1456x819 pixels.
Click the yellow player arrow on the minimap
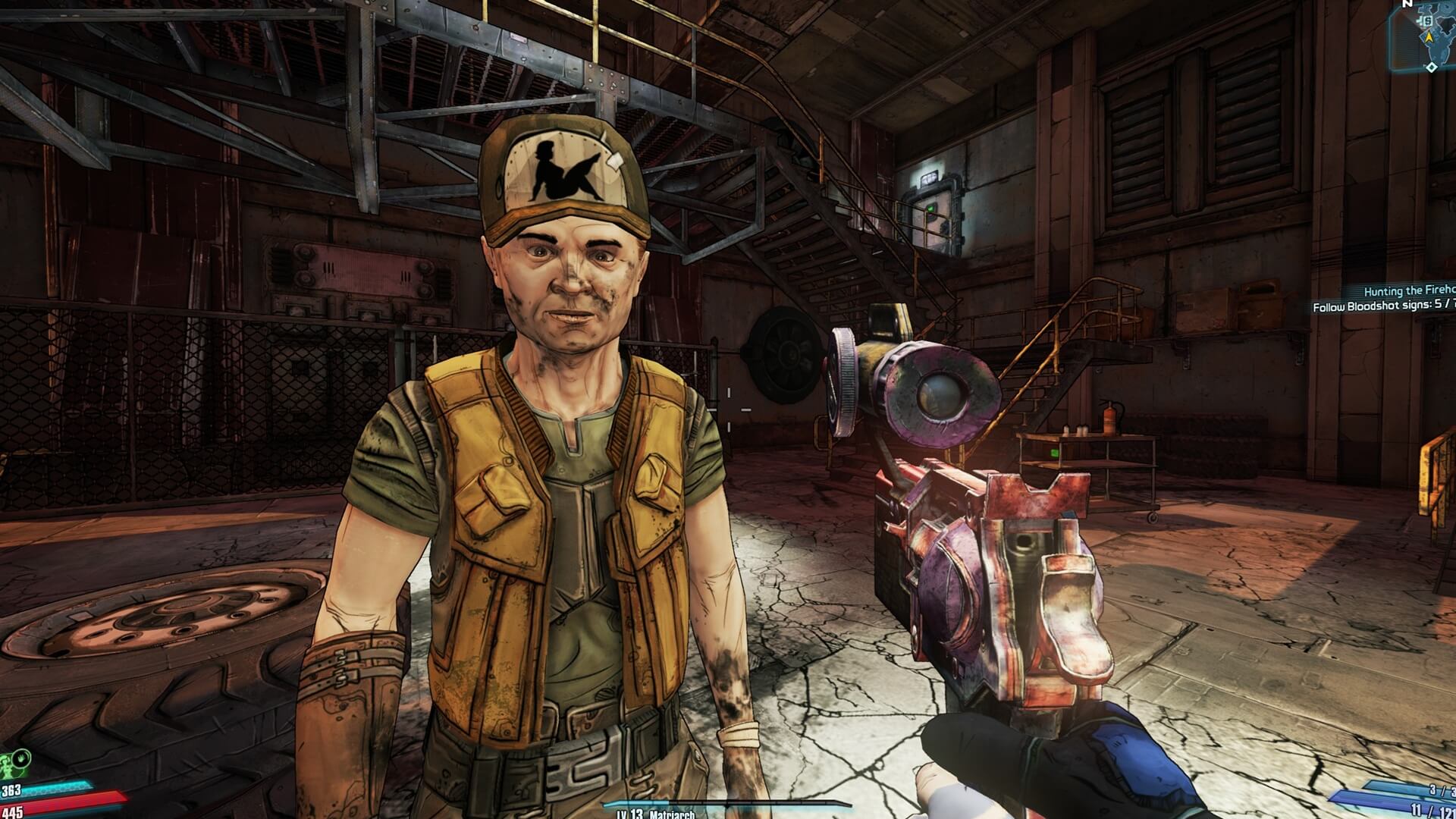point(1430,36)
